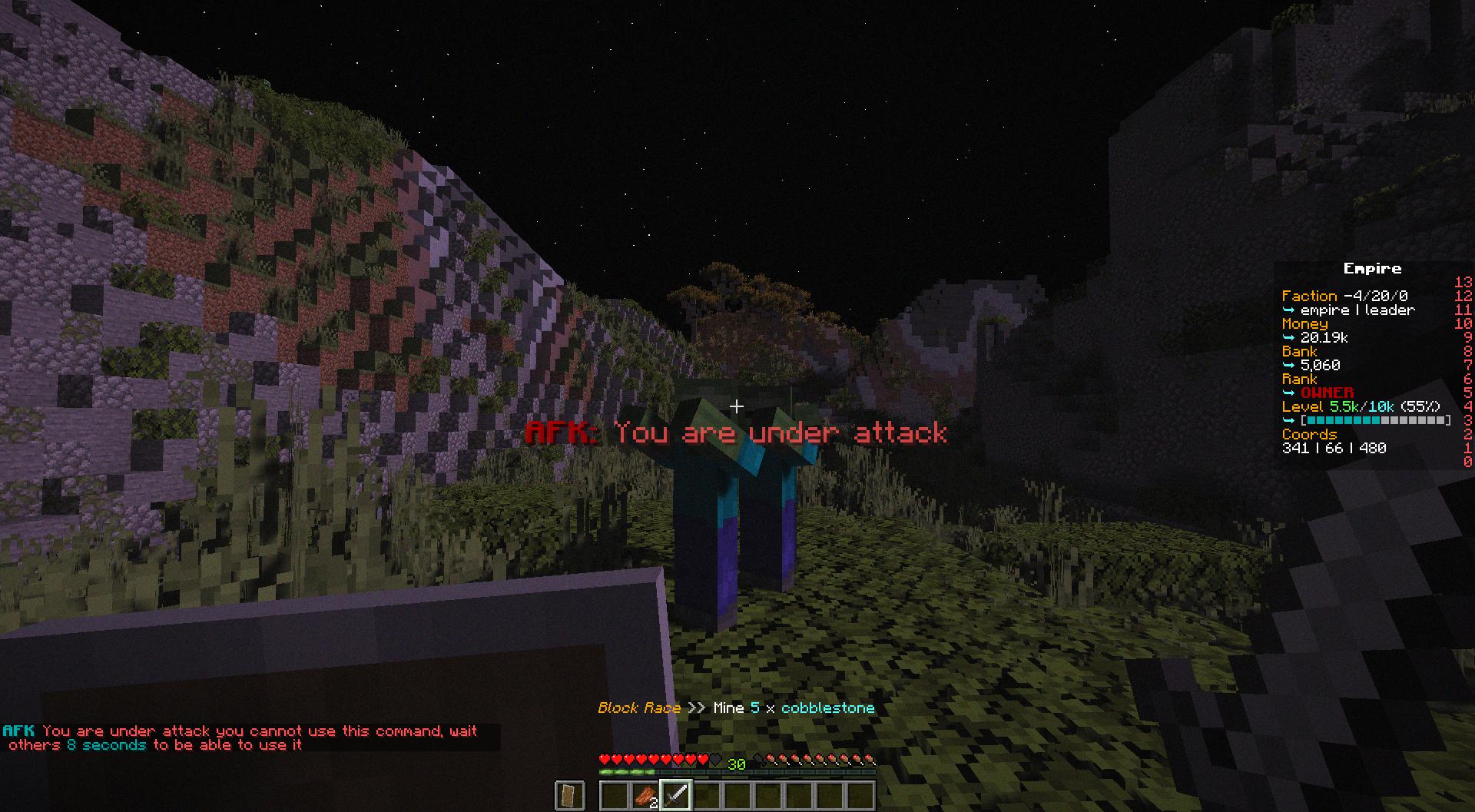Select the orange food item slot
Image resolution: width=1475 pixels, height=812 pixels.
click(x=644, y=795)
